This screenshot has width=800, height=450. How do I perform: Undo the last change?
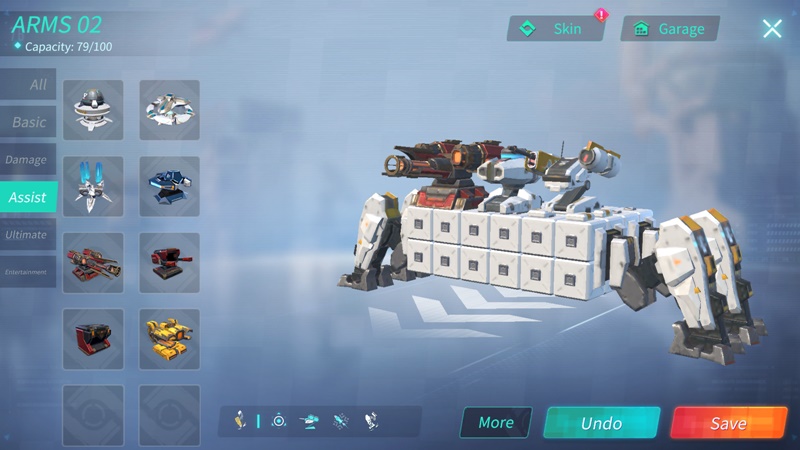(601, 423)
